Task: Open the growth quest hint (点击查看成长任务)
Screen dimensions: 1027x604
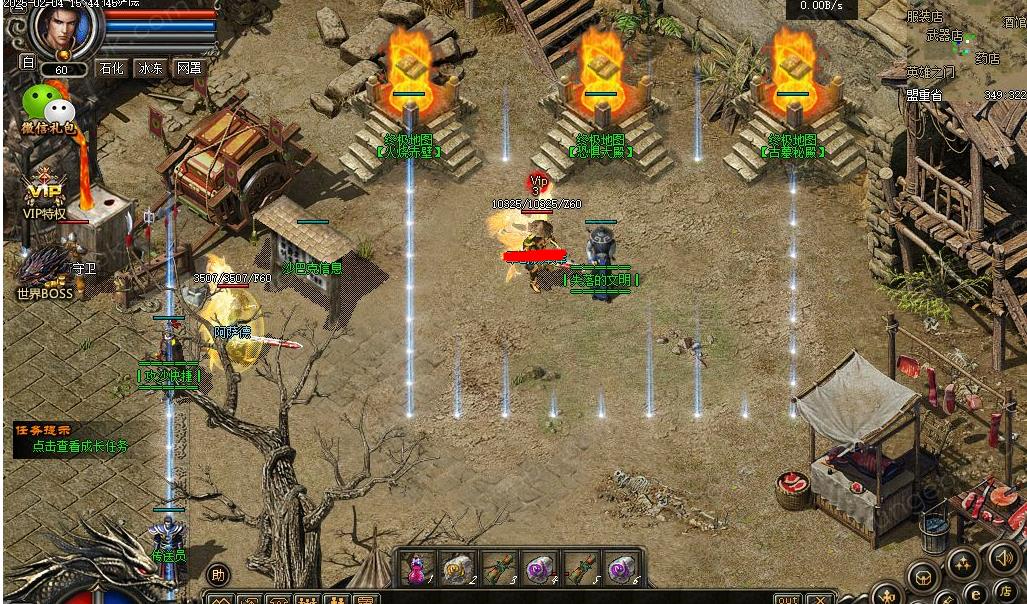Action: tap(80, 447)
